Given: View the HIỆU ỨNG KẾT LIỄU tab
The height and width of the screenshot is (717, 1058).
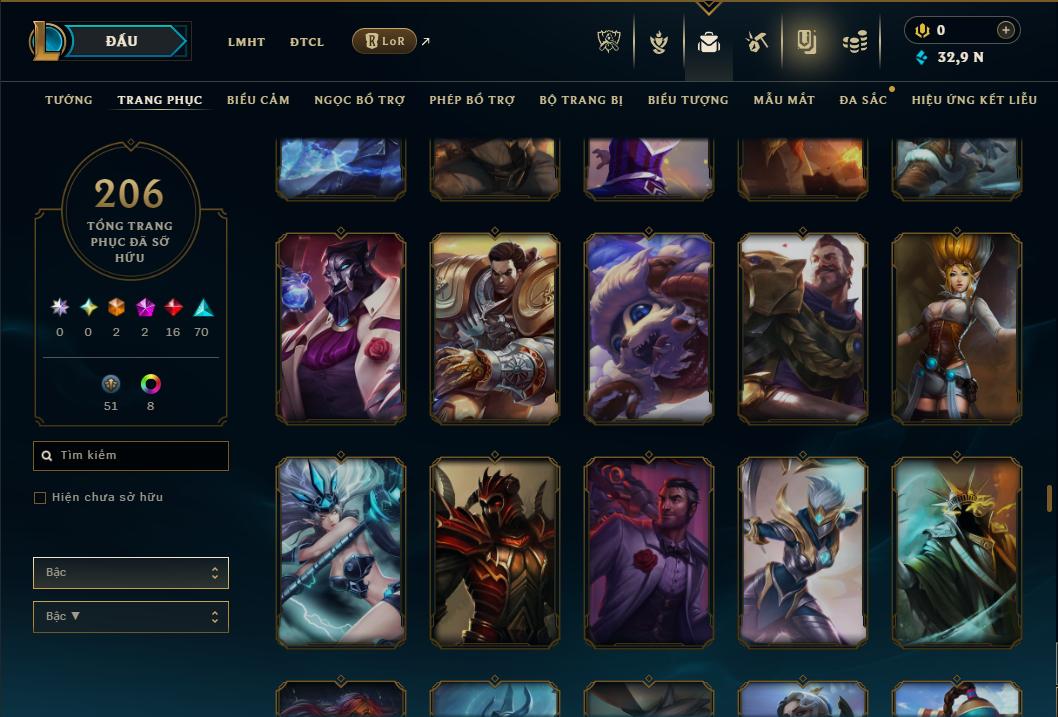Looking at the screenshot, I should 974,100.
